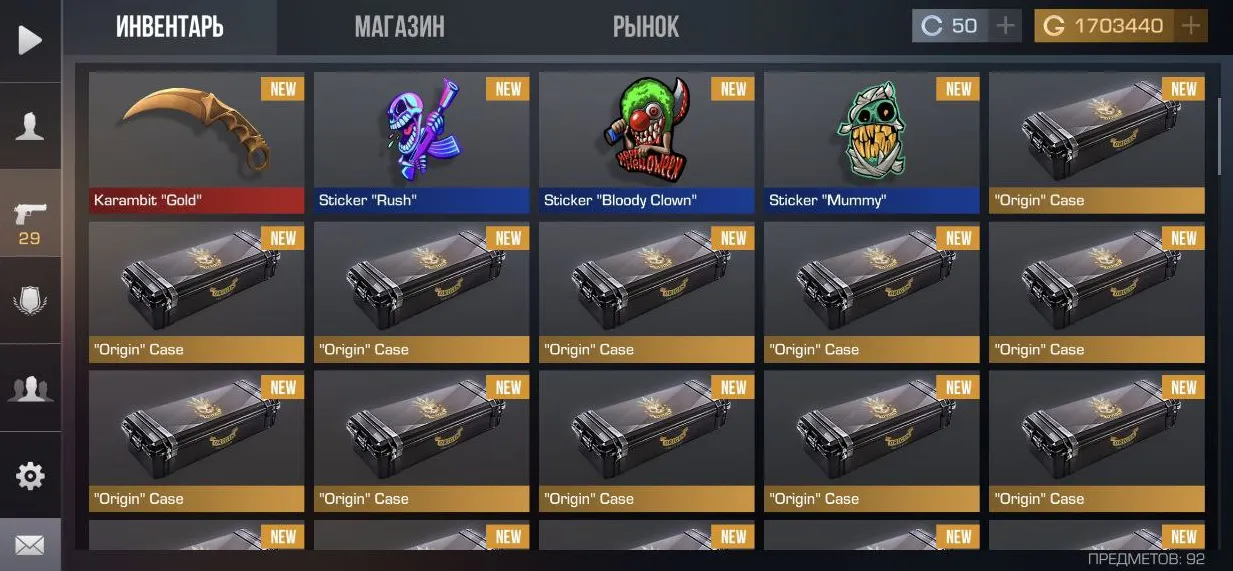Pick the Sticker "Mummy" item
This screenshot has width=1233, height=571.
(x=871, y=142)
